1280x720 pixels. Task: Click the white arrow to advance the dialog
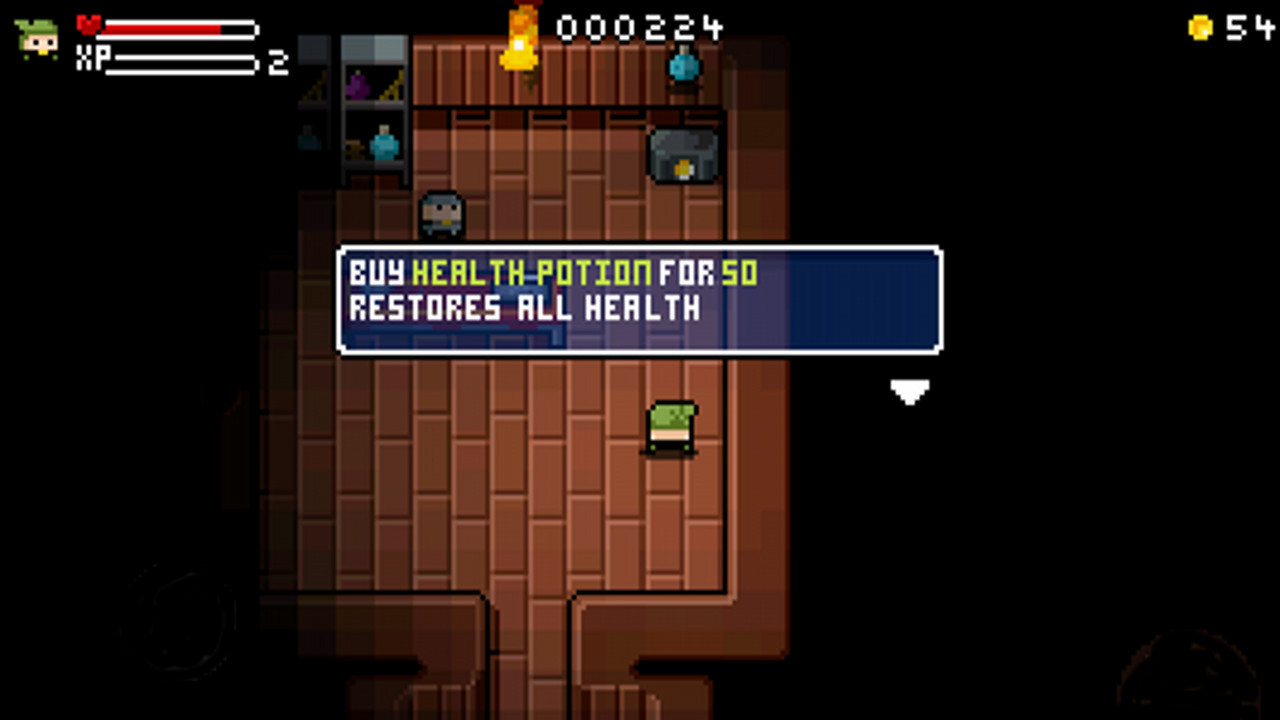(910, 392)
